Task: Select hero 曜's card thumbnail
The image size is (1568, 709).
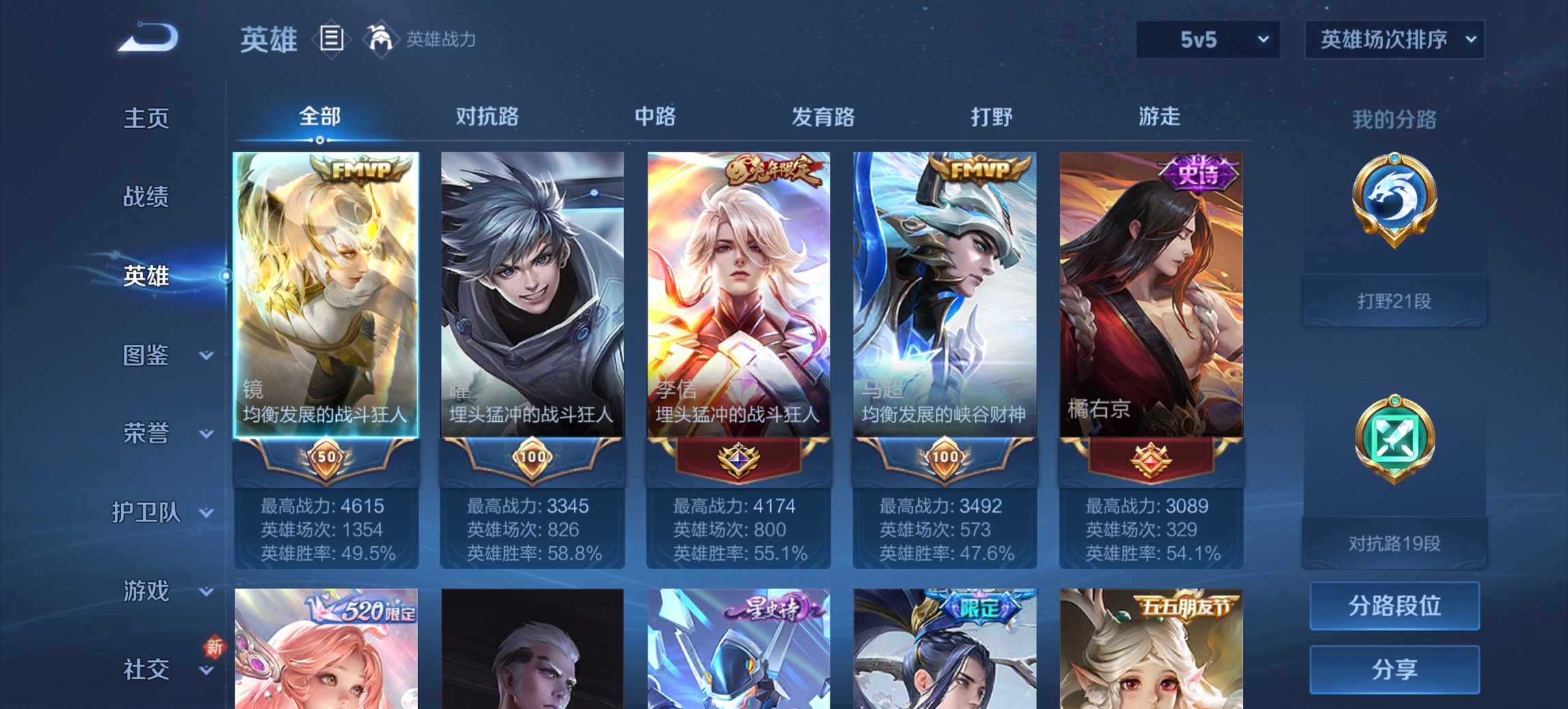Action: click(x=534, y=287)
